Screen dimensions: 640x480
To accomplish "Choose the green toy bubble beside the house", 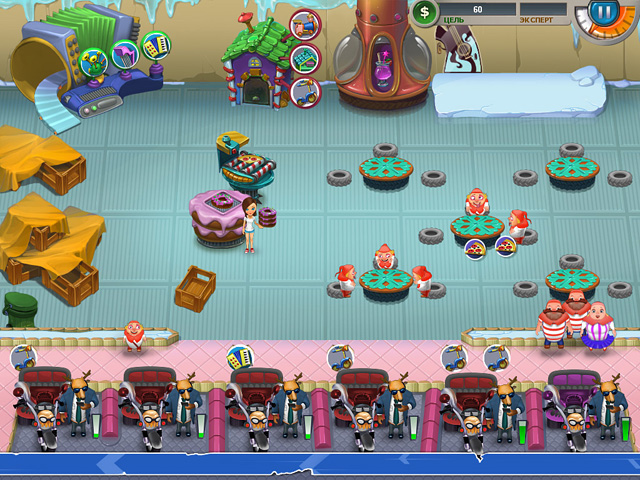I will pyautogui.click(x=305, y=59).
